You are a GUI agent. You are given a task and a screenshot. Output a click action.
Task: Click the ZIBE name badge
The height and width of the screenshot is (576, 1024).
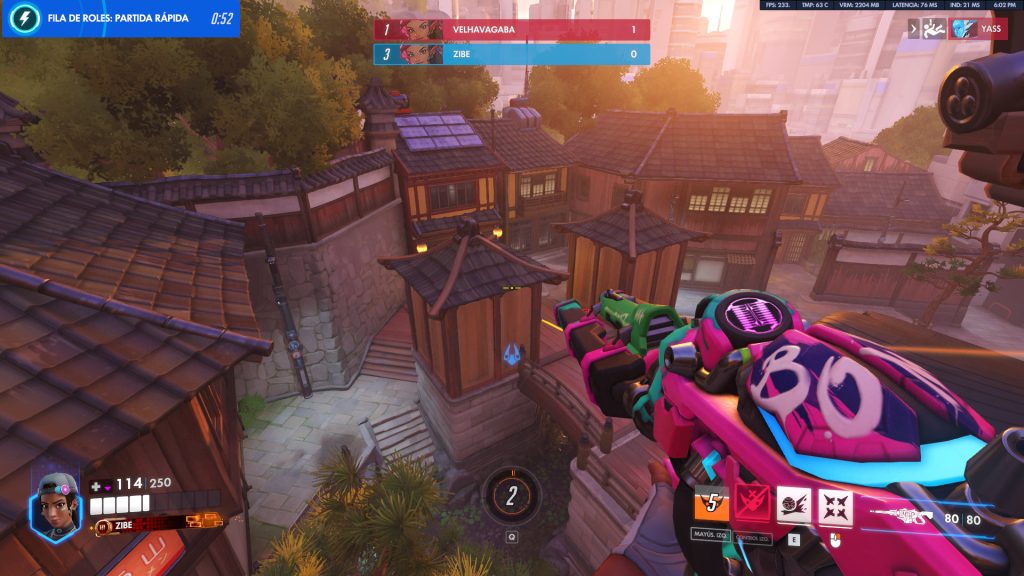(x=118, y=523)
